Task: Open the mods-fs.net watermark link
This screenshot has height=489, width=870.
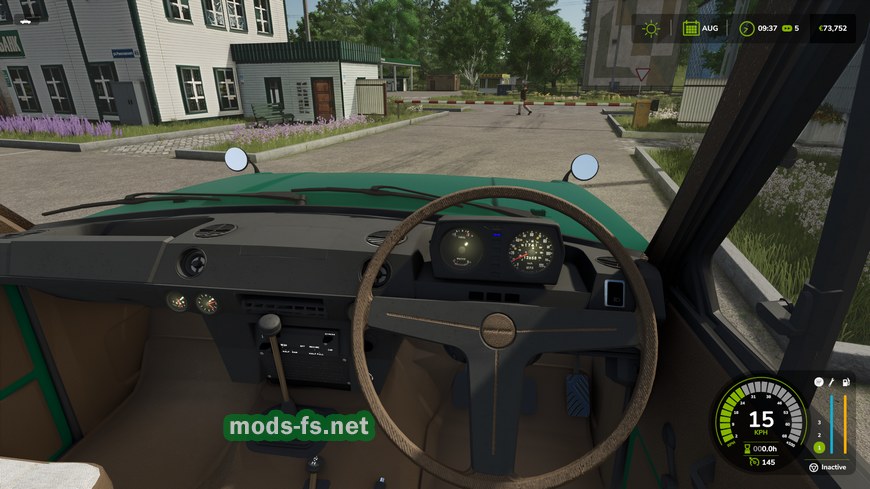Action: (x=299, y=427)
